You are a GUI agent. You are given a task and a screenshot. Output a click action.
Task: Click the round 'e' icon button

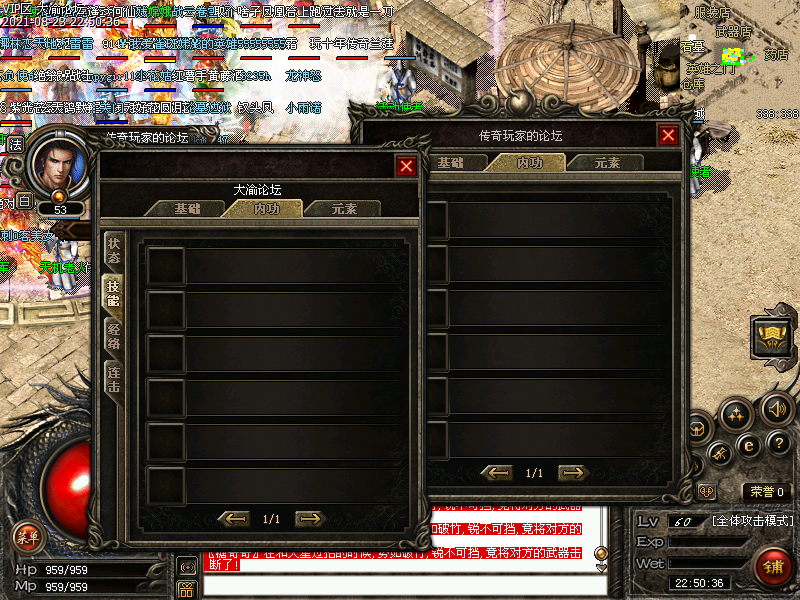click(x=747, y=443)
